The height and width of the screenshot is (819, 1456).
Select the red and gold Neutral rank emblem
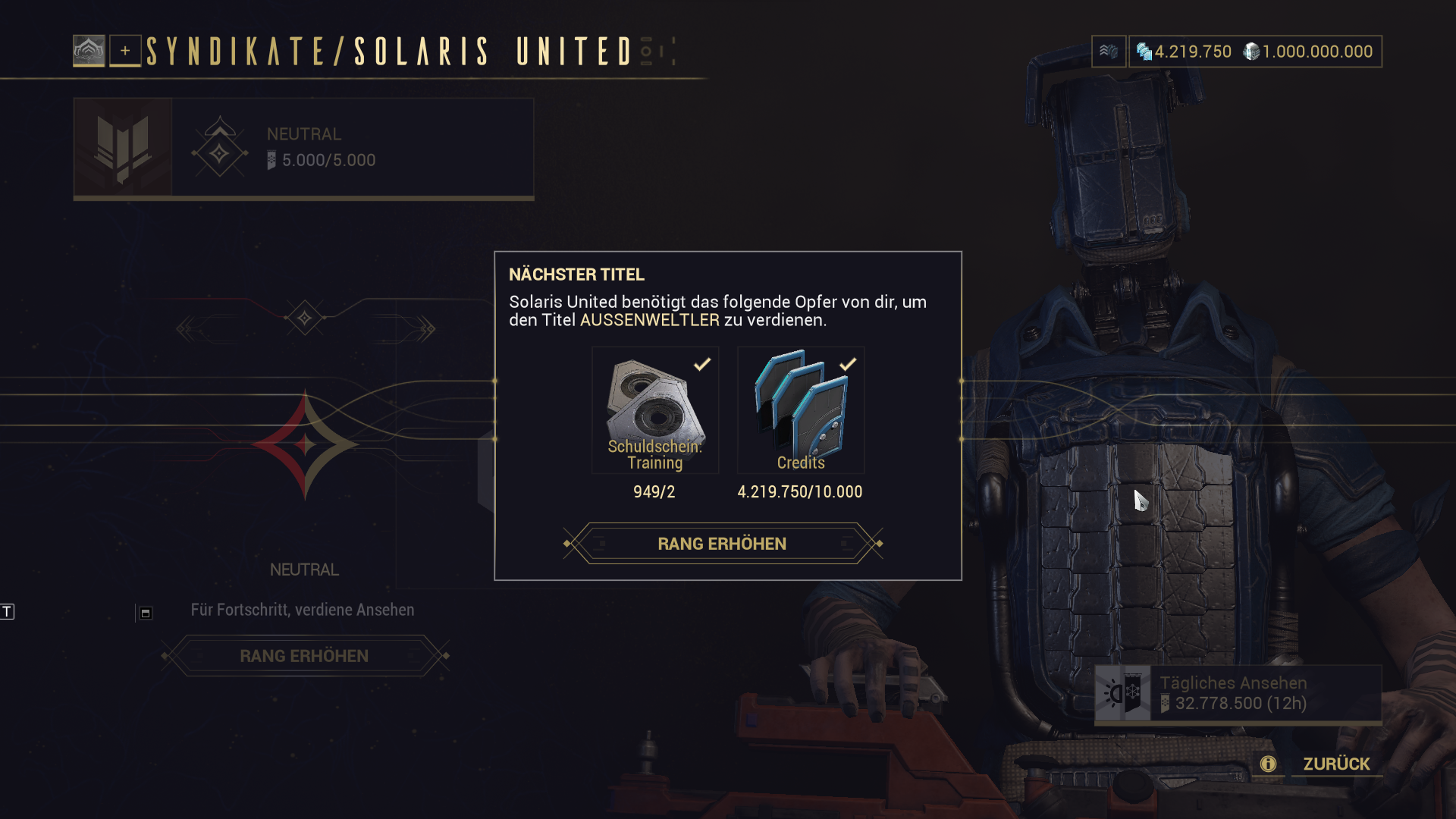point(305,444)
